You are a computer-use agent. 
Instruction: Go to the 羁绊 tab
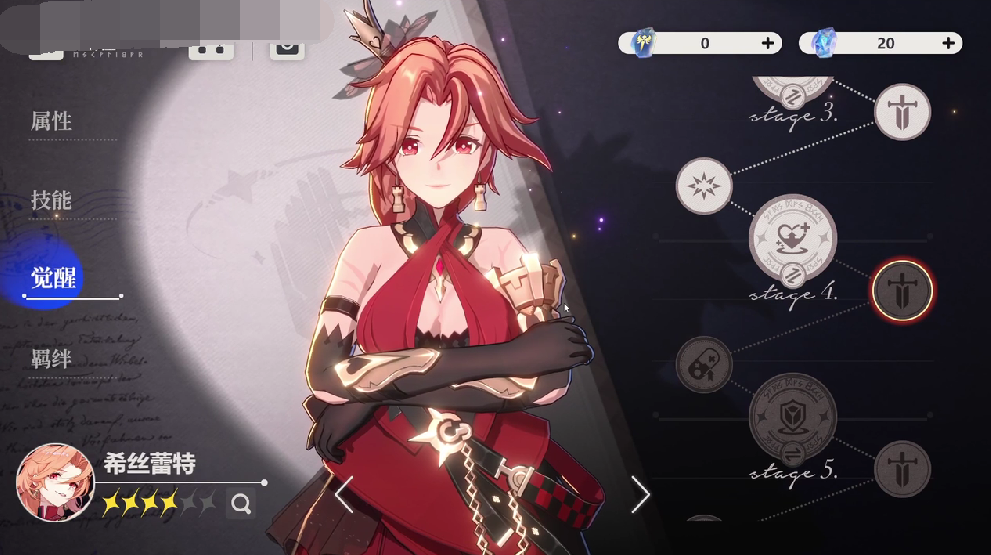click(51, 358)
